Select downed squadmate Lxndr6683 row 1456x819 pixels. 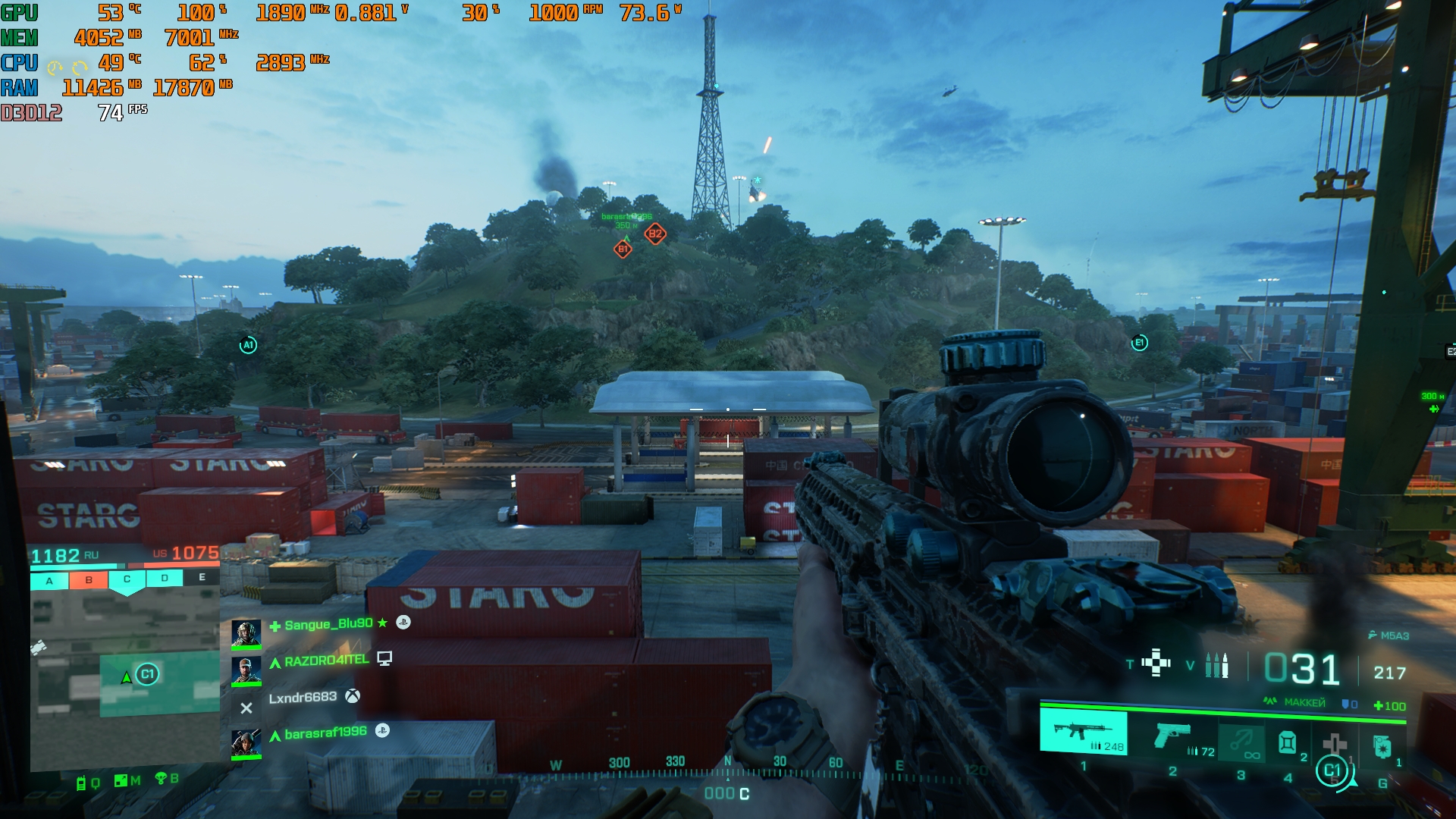[x=303, y=698]
